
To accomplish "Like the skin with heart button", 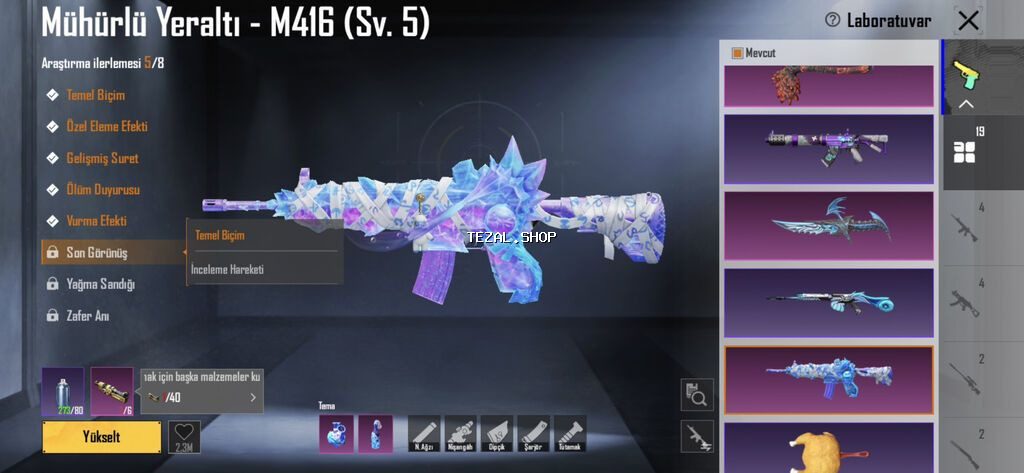I will [x=184, y=436].
